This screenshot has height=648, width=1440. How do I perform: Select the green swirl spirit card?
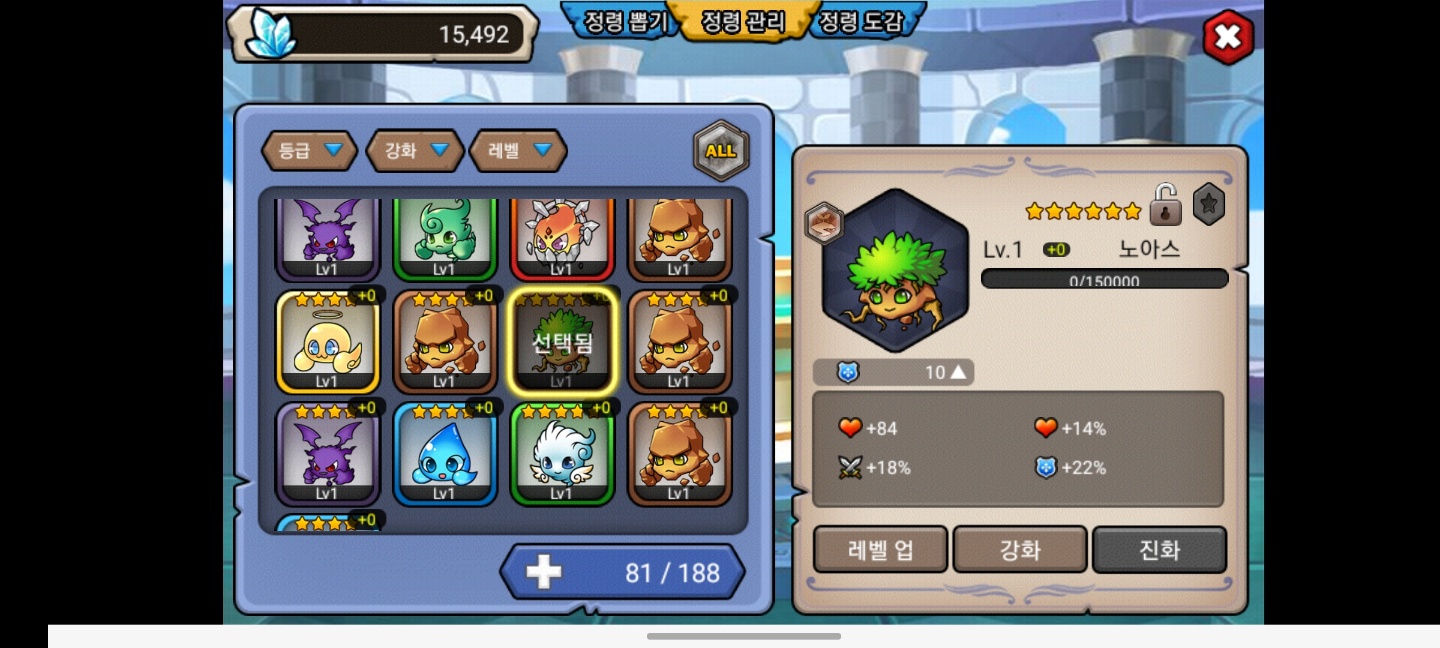tap(445, 238)
